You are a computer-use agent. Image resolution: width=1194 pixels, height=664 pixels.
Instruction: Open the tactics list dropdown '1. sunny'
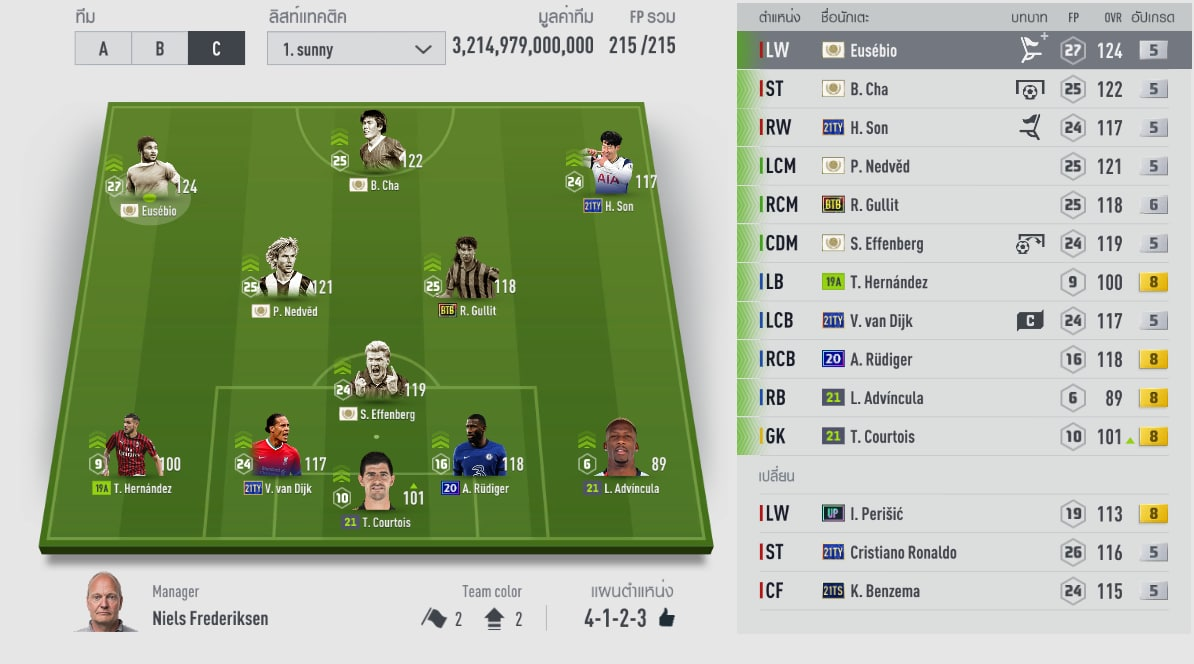pos(355,49)
